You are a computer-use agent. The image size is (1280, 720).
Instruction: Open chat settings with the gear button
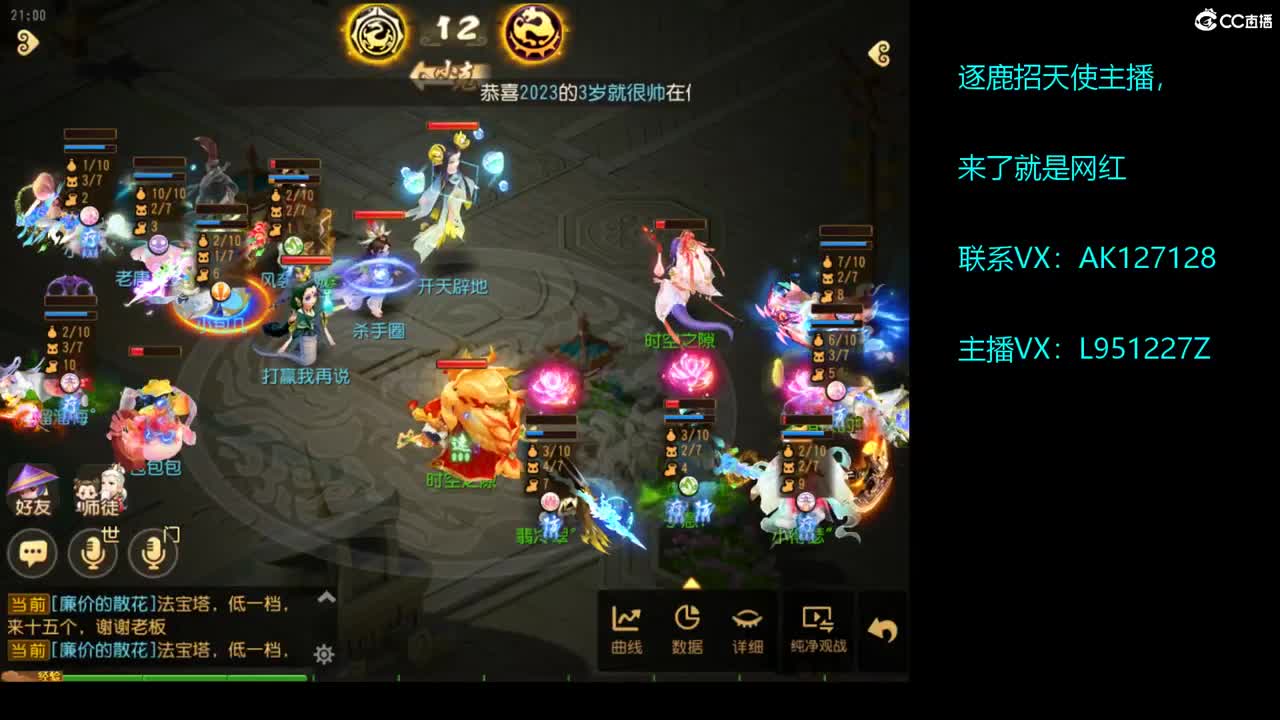(323, 652)
